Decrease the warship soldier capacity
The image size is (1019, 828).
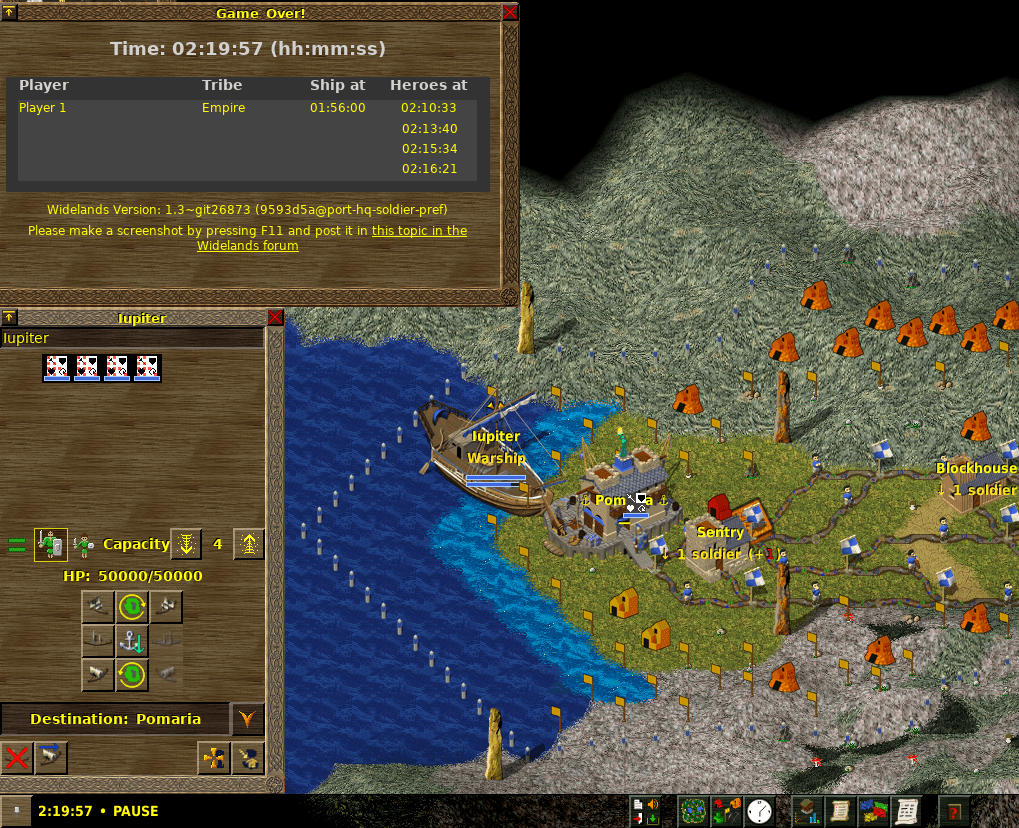click(x=186, y=545)
